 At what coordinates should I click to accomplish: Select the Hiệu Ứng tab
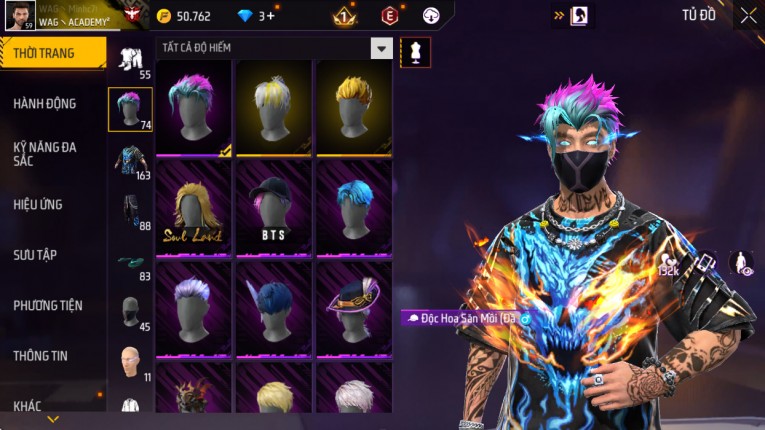[38, 204]
